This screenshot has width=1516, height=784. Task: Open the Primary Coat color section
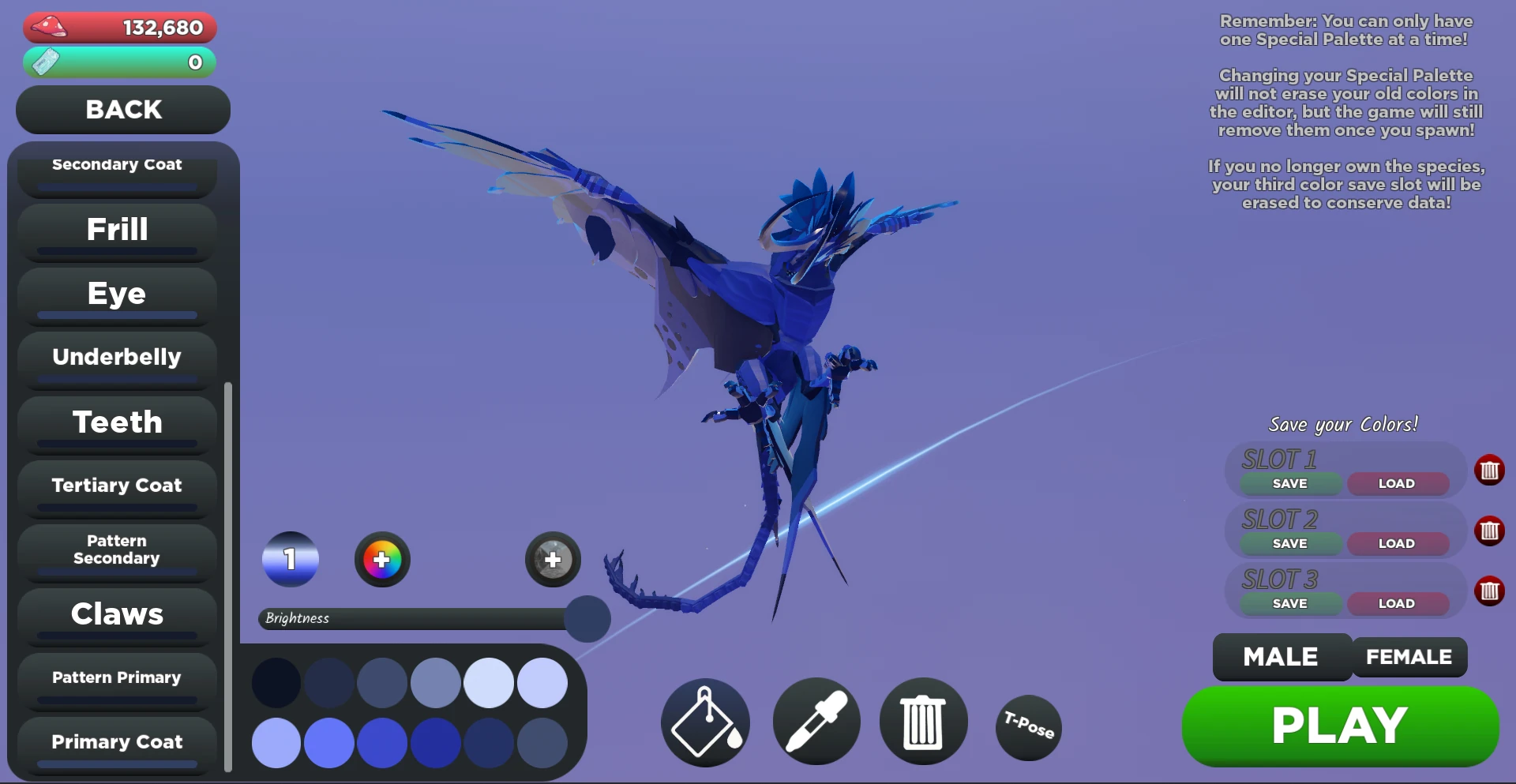[x=116, y=741]
